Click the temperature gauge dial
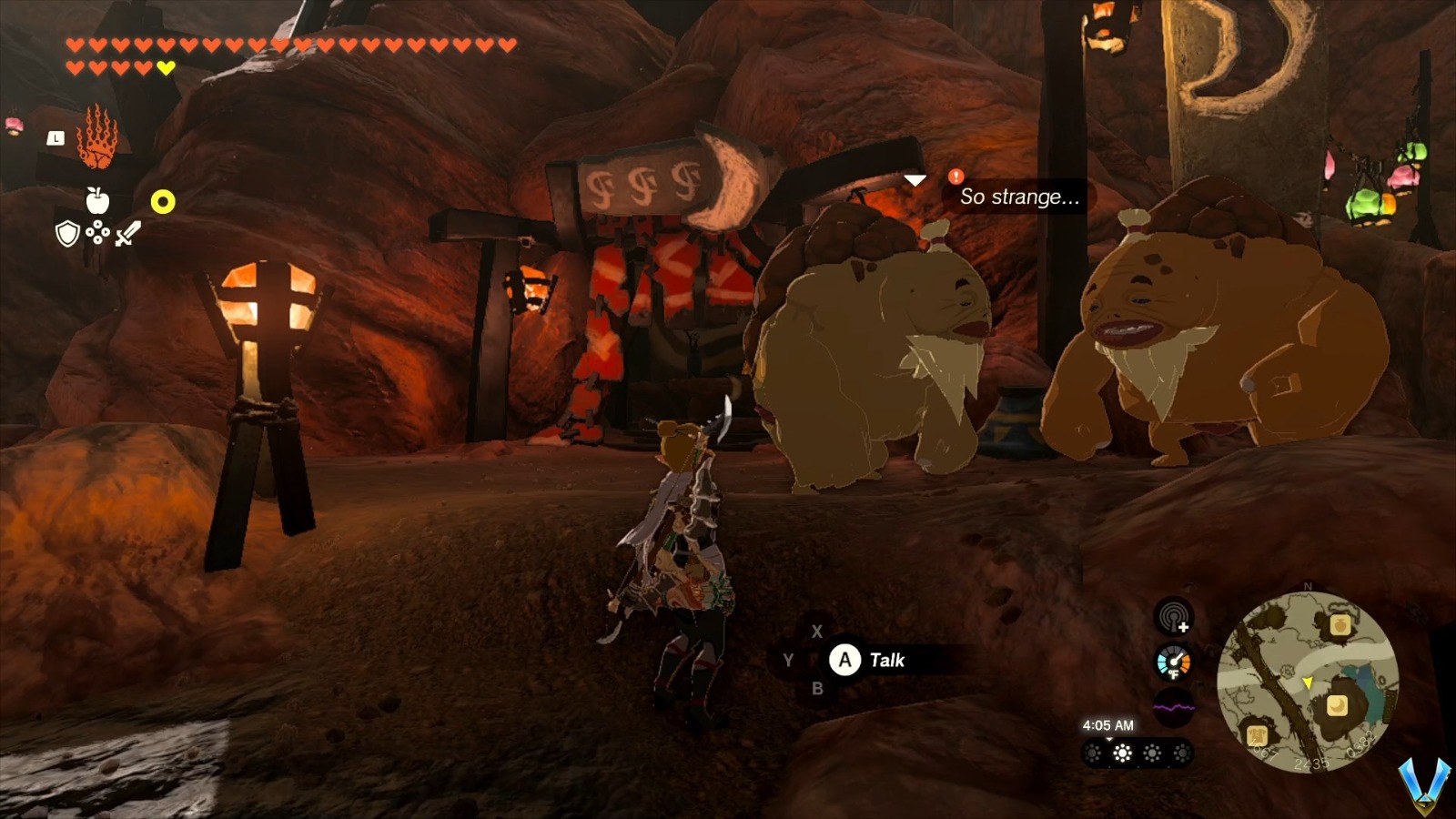The width and height of the screenshot is (1456, 819). click(1173, 662)
